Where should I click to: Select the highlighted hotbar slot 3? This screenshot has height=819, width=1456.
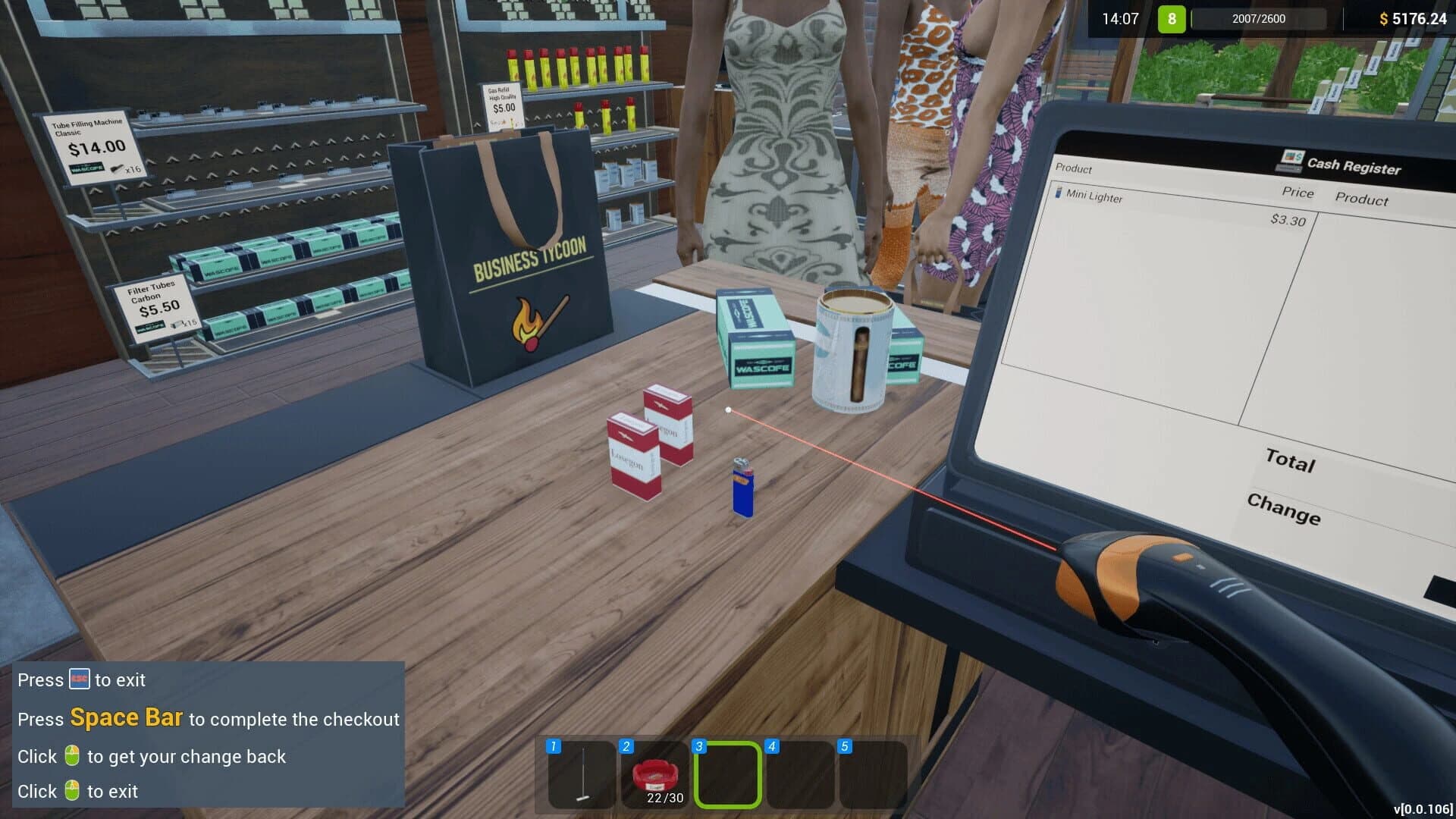(726, 773)
